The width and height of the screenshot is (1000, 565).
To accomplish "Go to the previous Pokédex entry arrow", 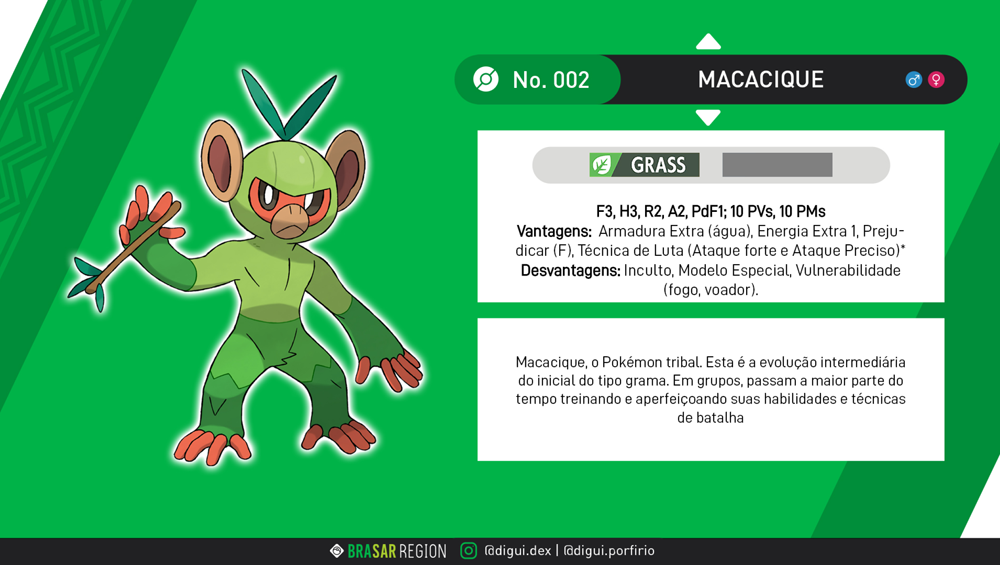I will [x=708, y=42].
